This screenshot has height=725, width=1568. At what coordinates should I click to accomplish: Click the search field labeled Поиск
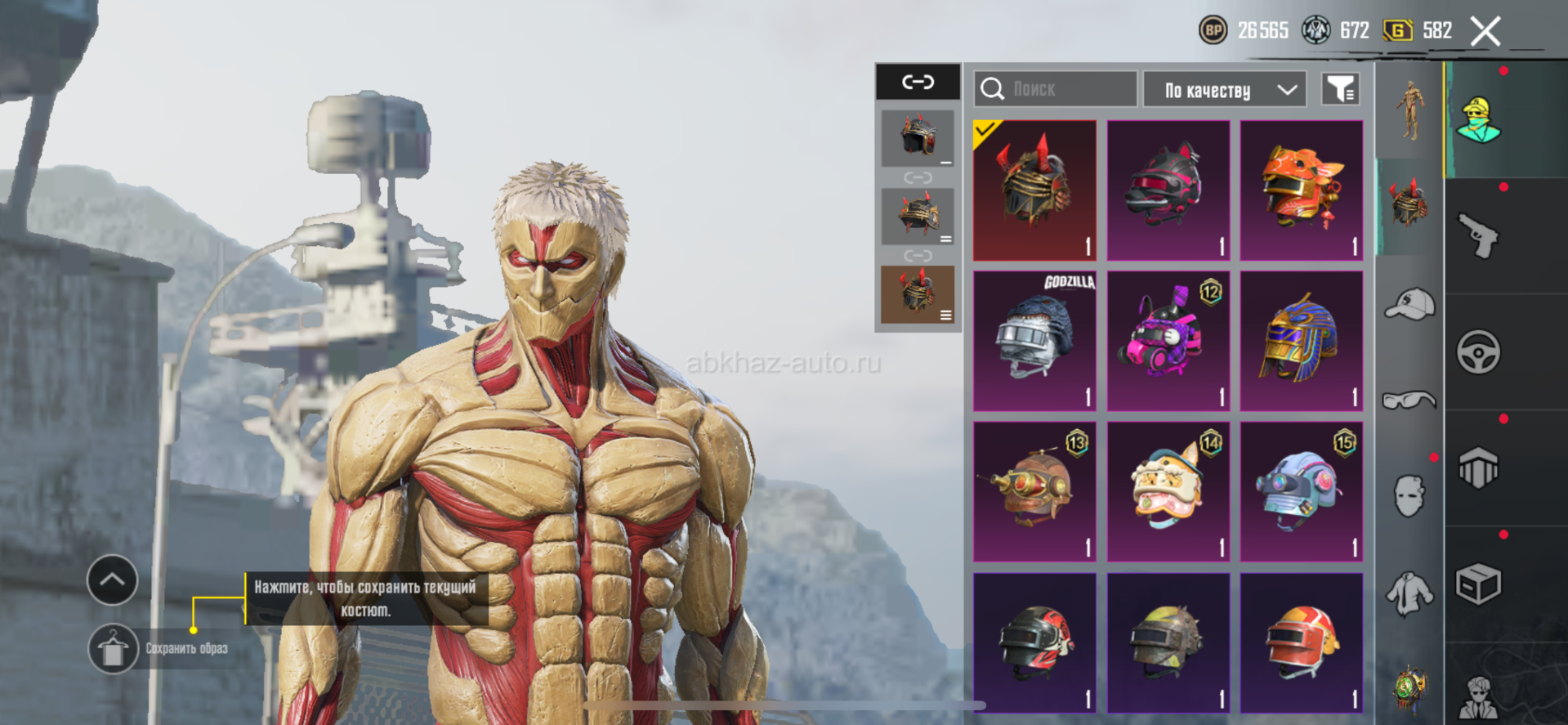(1055, 89)
